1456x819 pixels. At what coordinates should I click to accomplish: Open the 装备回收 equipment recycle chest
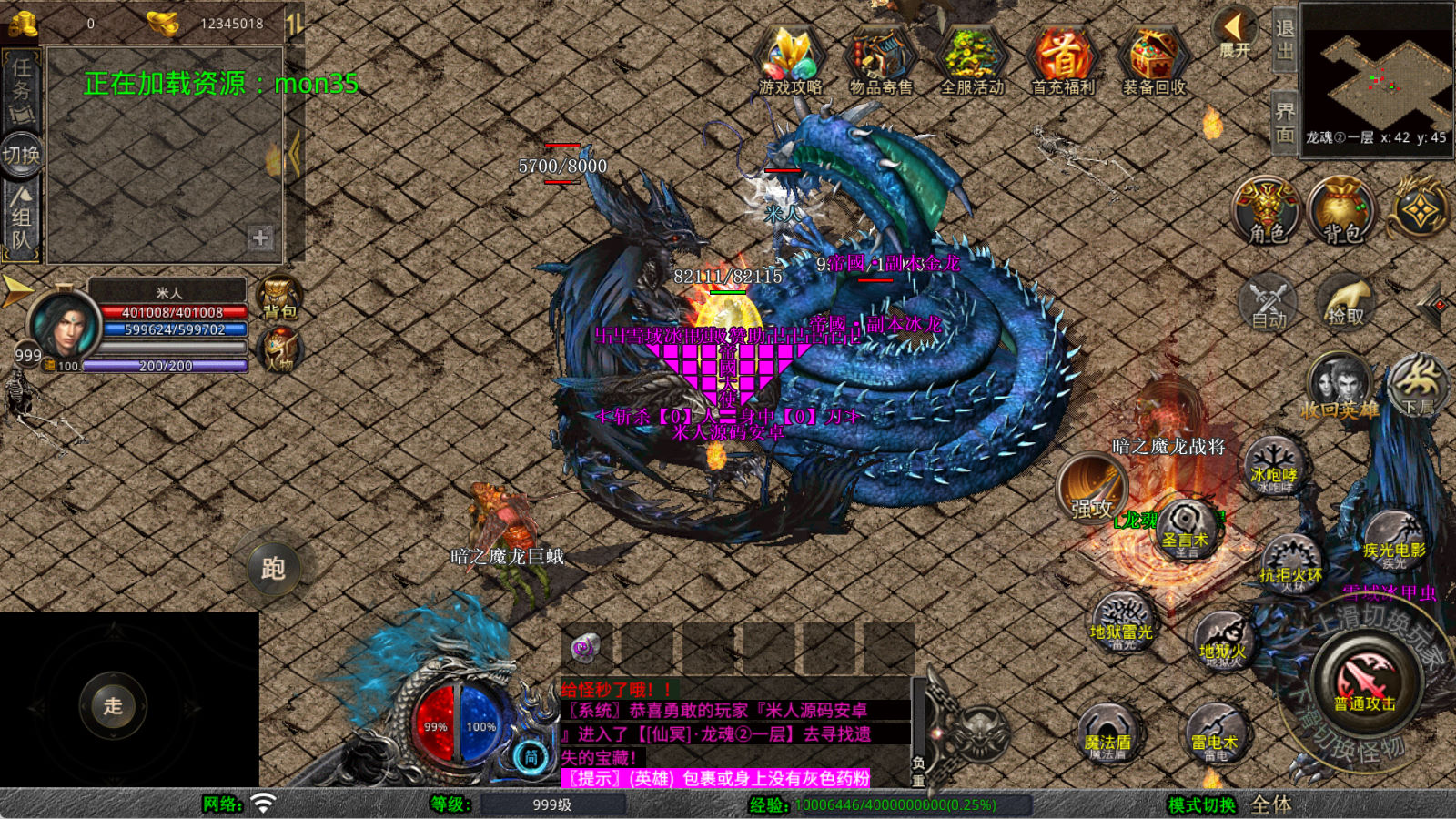(1154, 58)
